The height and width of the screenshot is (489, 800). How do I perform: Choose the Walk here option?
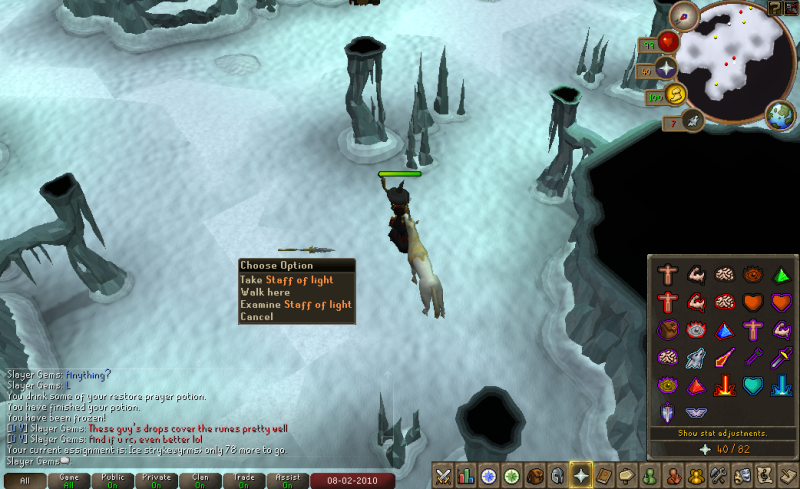pos(266,293)
